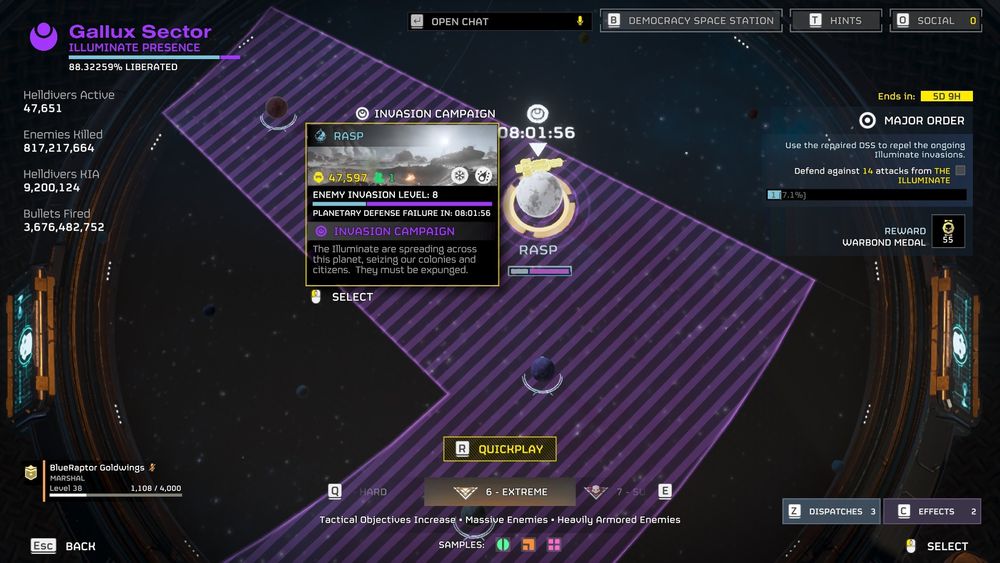
Task: Open the Major Order details
Action: (x=913, y=121)
